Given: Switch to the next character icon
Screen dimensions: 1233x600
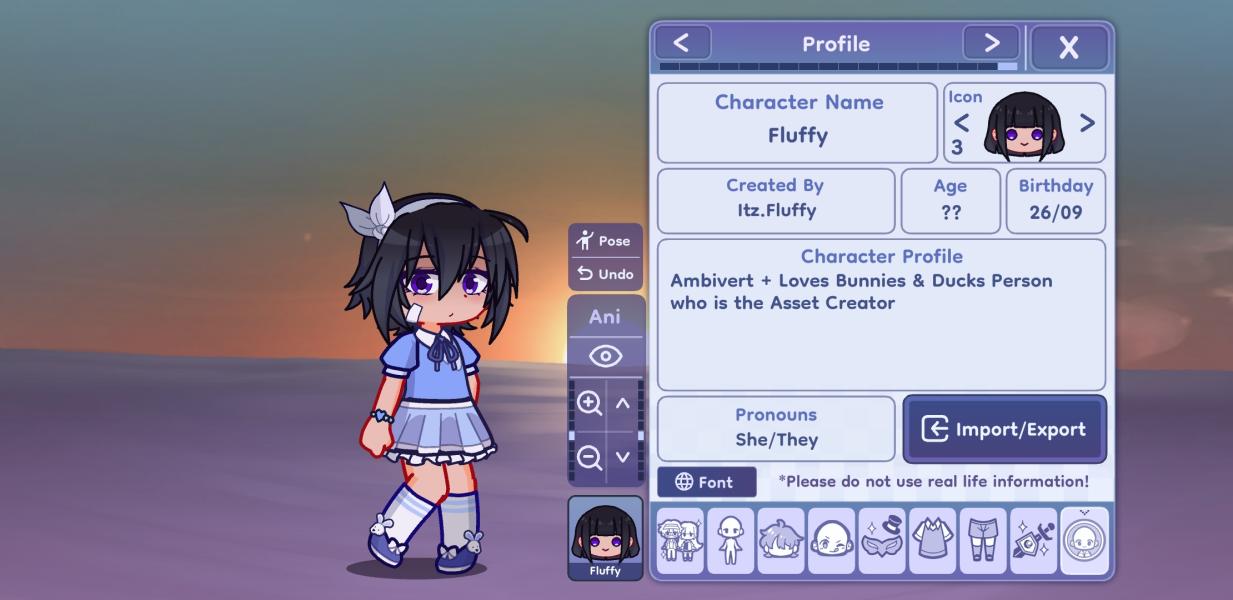Looking at the screenshot, I should [x=1087, y=123].
